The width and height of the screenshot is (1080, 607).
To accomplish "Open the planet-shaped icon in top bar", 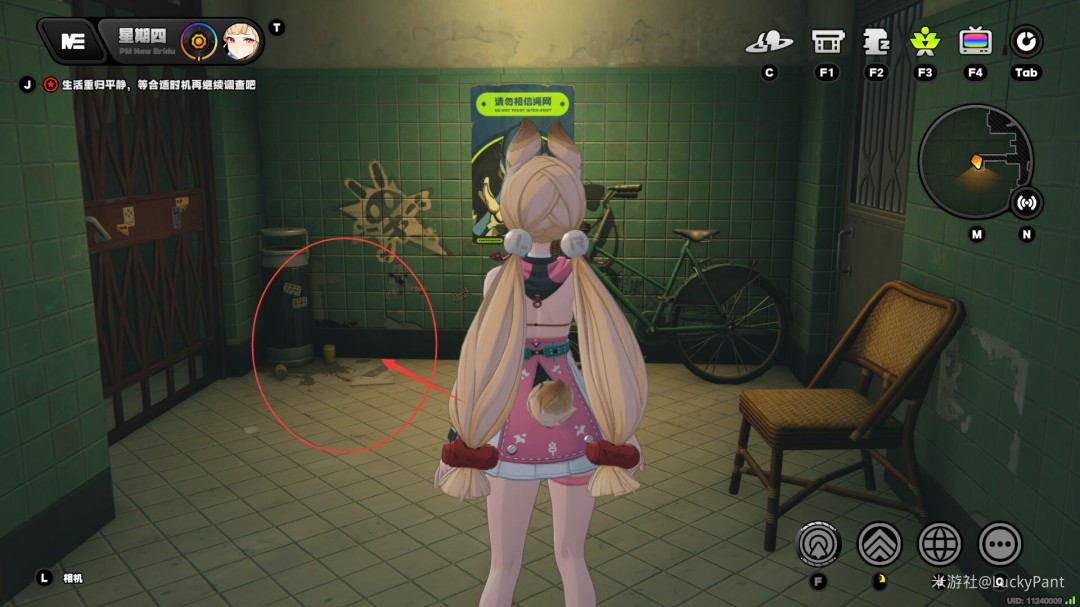I will [769, 42].
